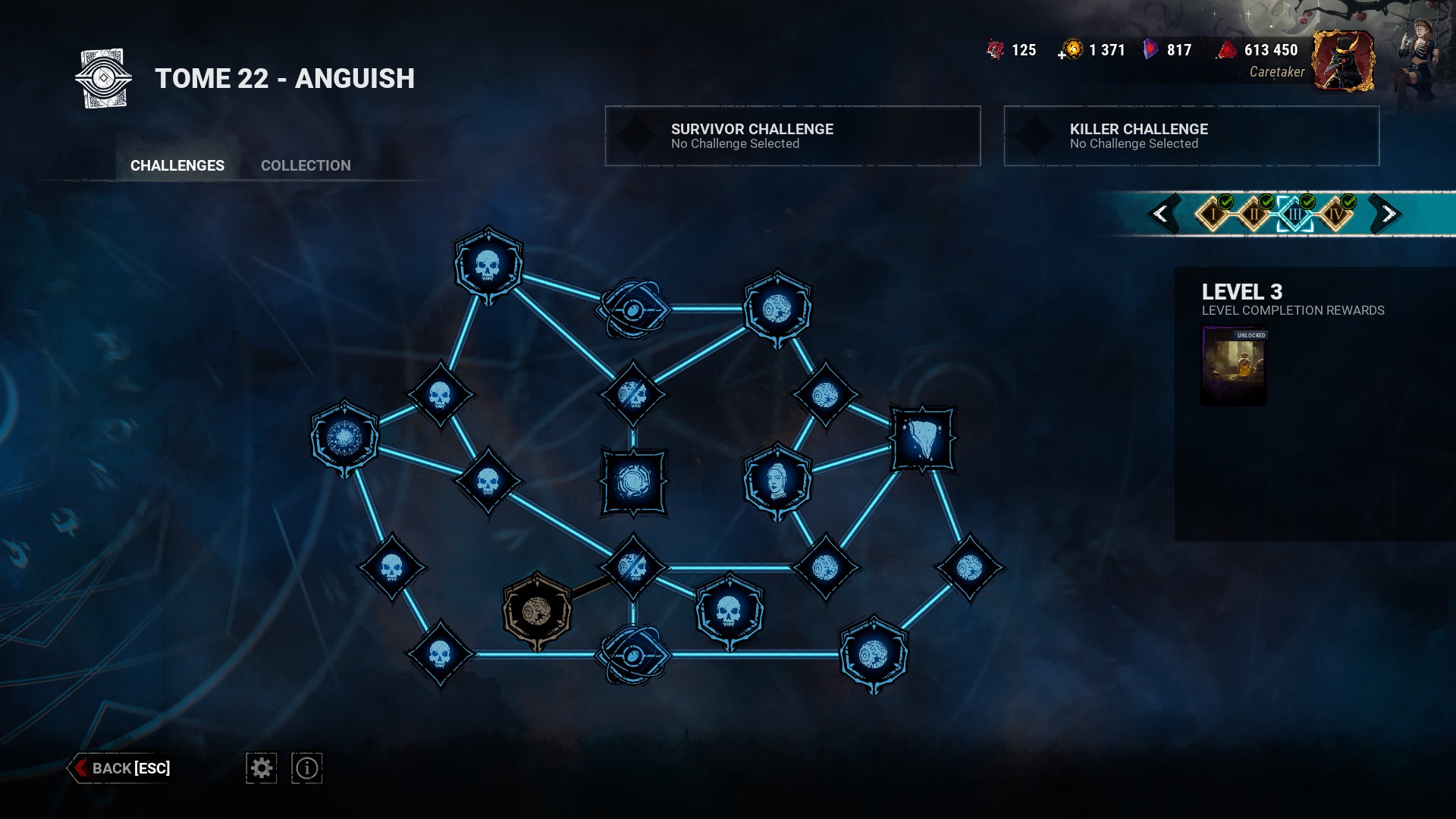Select the bronze uncompleted challenge node
This screenshot has width=1456, height=819.
tap(537, 611)
